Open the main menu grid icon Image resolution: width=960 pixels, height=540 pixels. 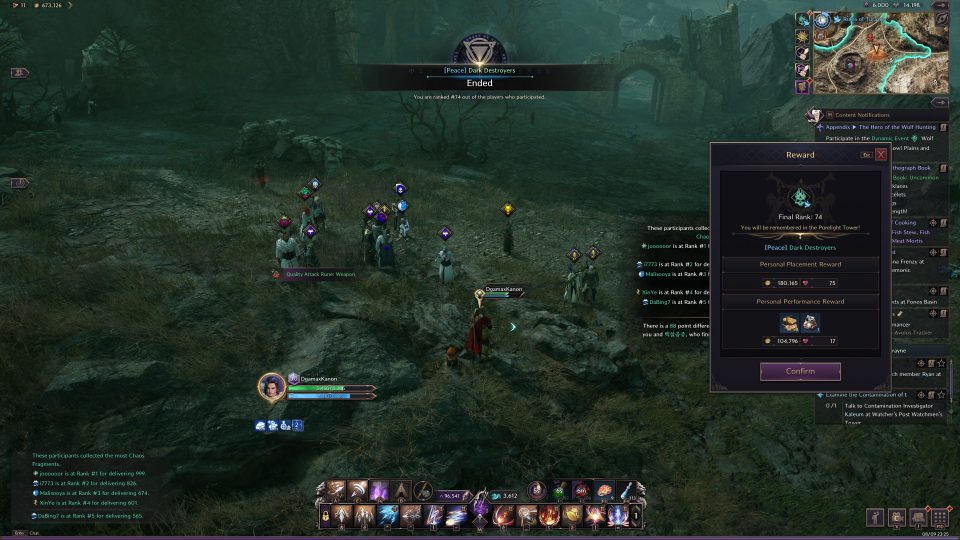point(939,517)
